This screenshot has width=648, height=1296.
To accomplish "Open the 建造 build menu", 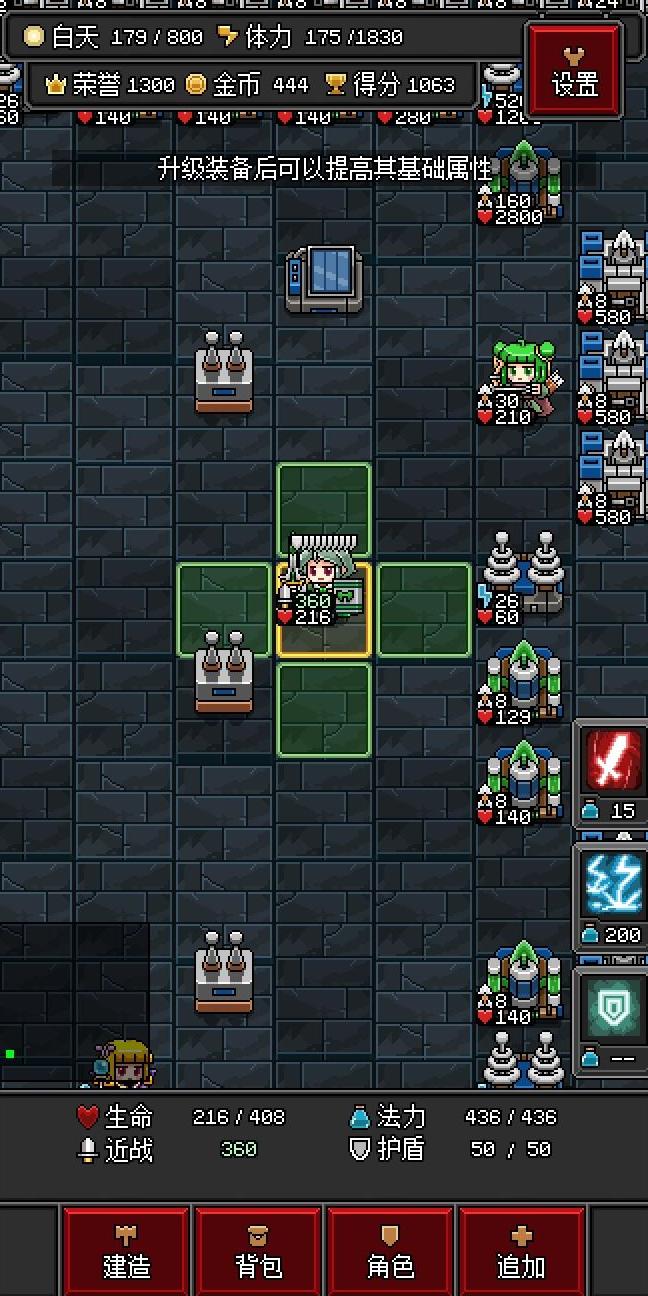I will tap(126, 1252).
